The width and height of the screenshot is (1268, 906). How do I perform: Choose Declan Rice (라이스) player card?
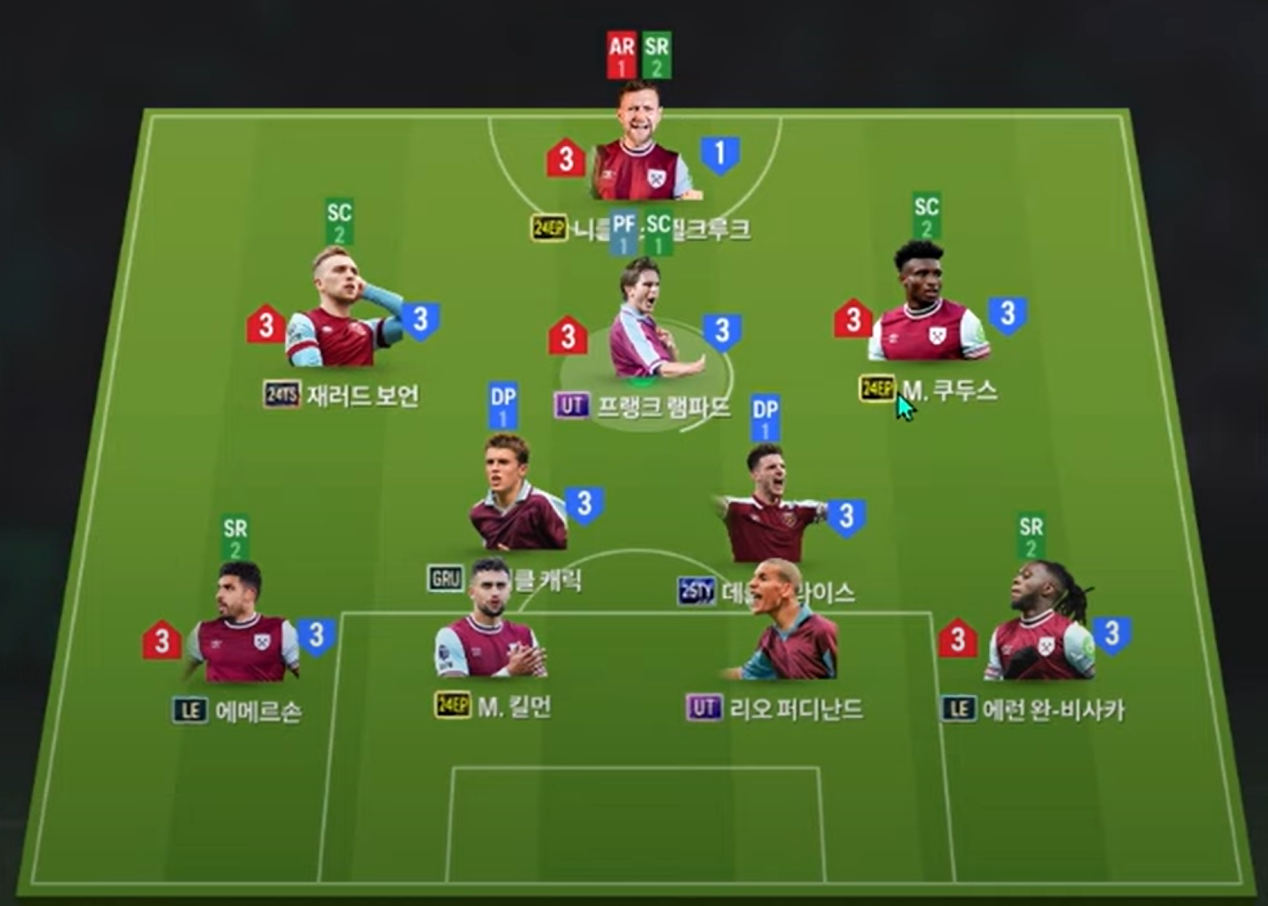click(772, 512)
